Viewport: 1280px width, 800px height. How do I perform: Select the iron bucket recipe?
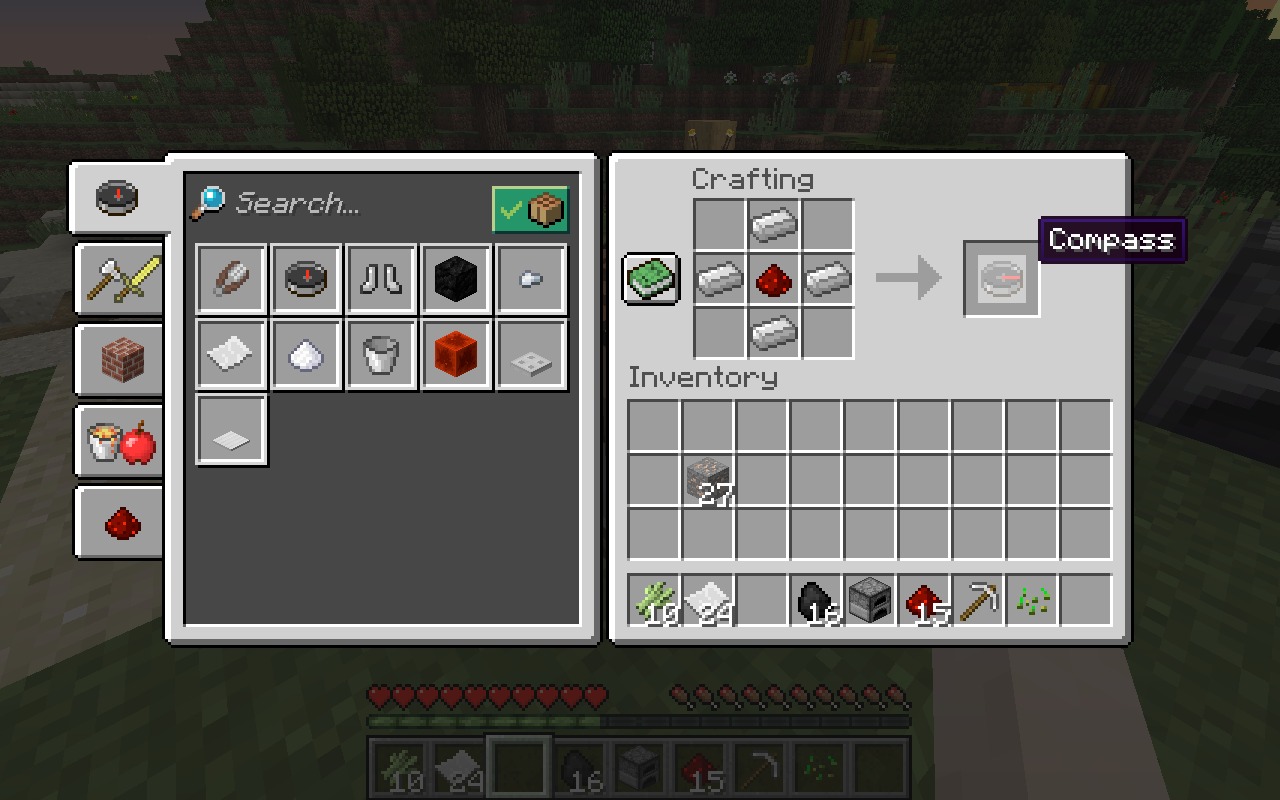point(381,354)
